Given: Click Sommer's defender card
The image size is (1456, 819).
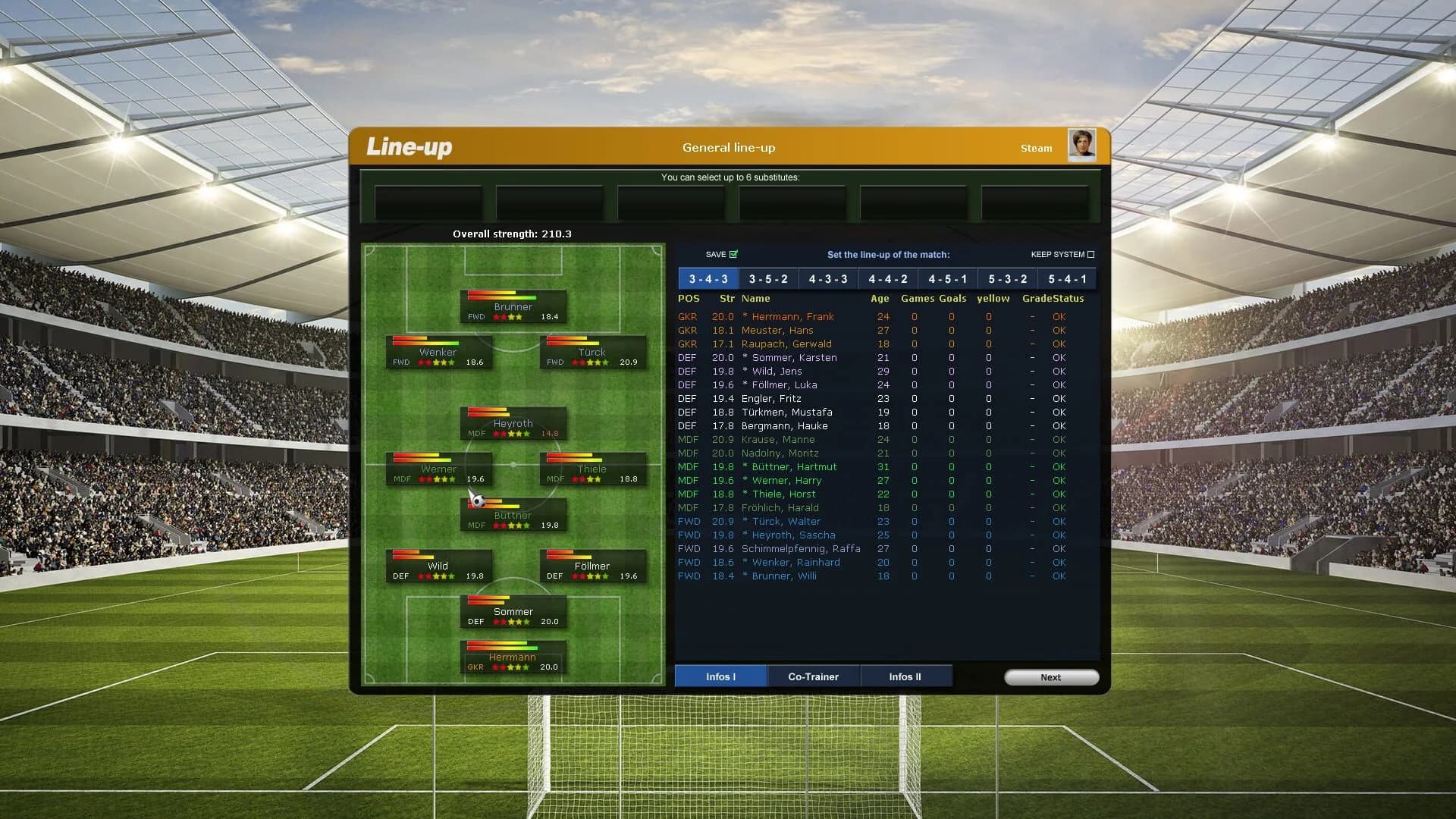Looking at the screenshot, I should [x=513, y=612].
